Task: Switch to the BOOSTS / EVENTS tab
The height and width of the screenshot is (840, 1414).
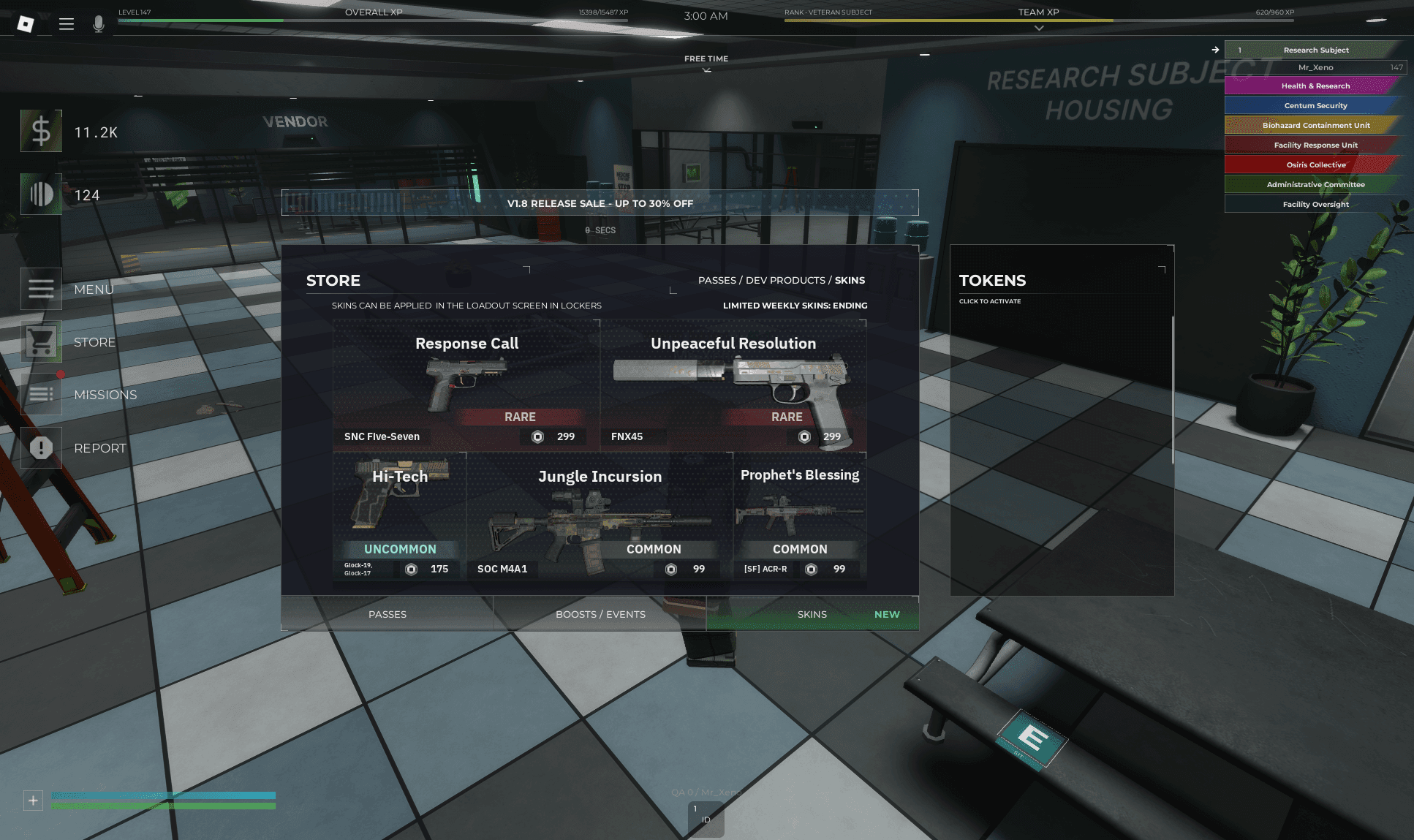Action: 600,613
